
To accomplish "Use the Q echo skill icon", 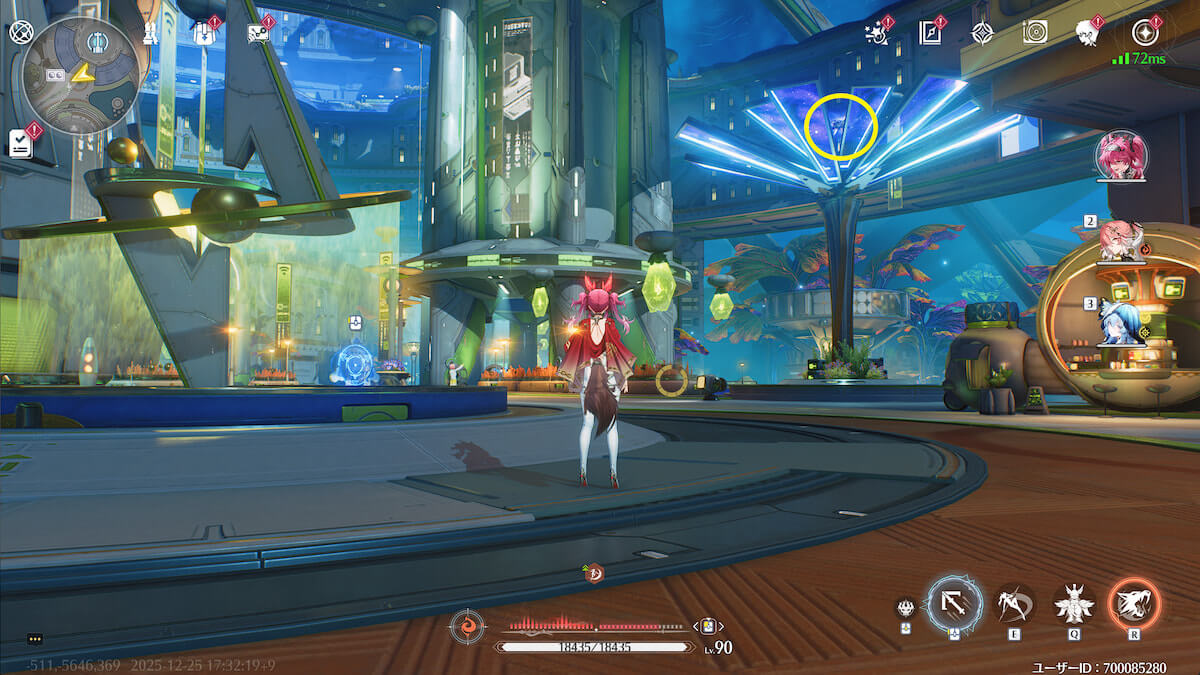I will coord(1075,604).
